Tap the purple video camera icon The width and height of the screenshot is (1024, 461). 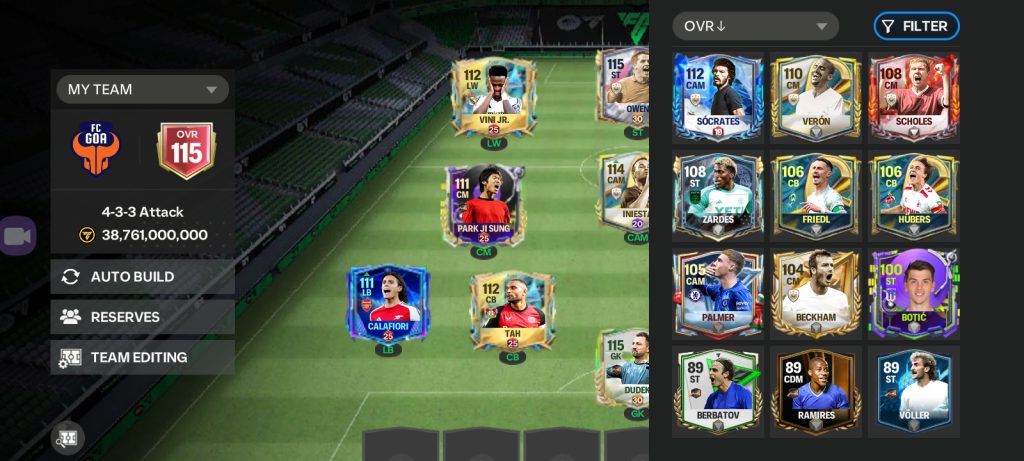(18, 236)
